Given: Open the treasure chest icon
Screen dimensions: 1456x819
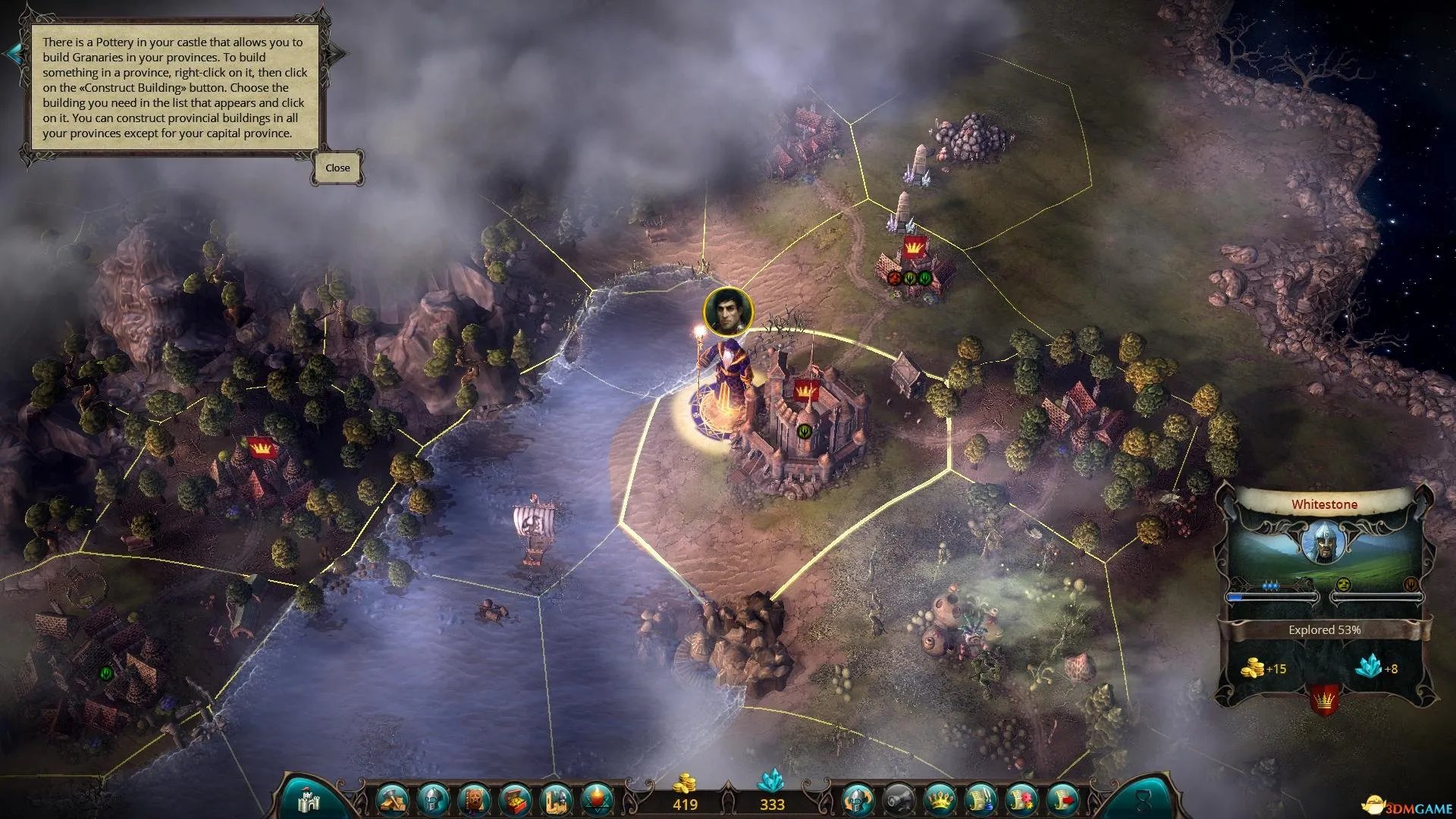Looking at the screenshot, I should tap(515, 799).
